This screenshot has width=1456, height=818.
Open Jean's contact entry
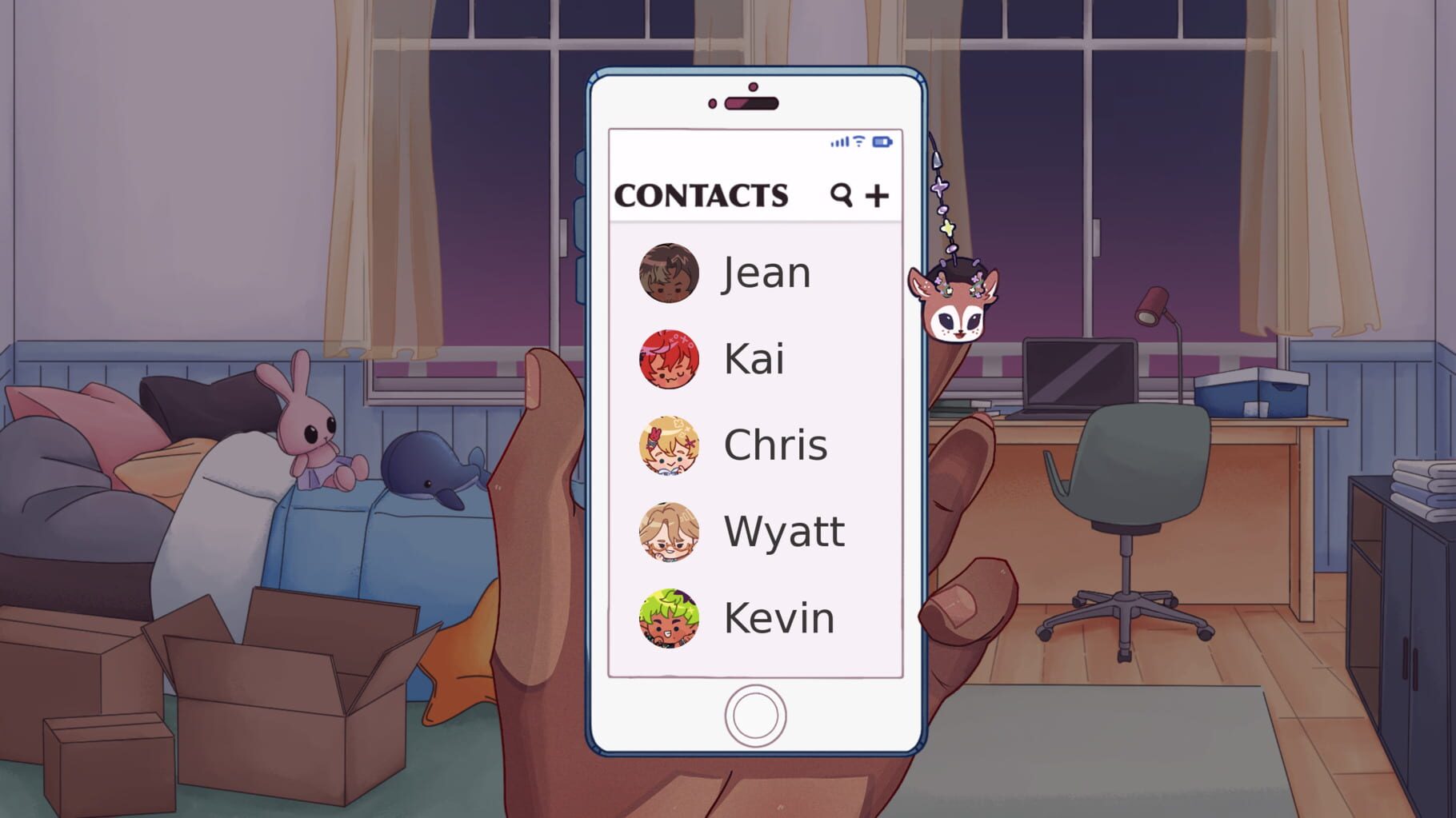(764, 273)
